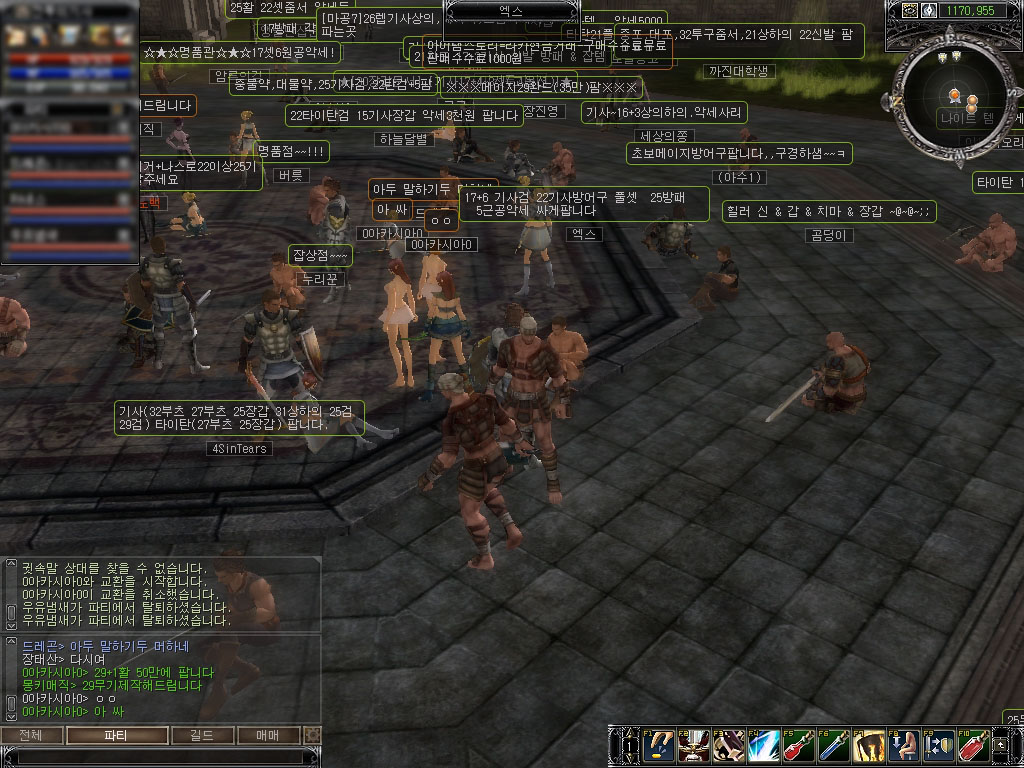Open the 4SinTears shop sign

point(238,449)
